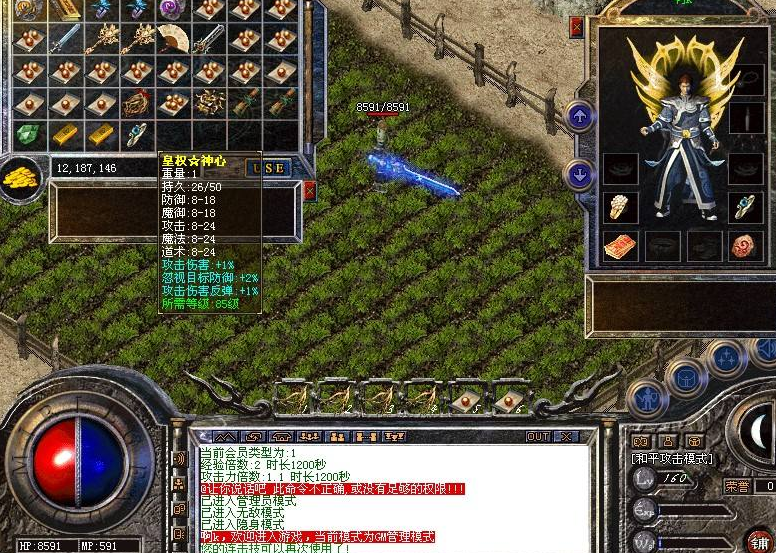The image size is (776, 553).
Task: Click the equipped red talisman slot
Action: [620, 245]
